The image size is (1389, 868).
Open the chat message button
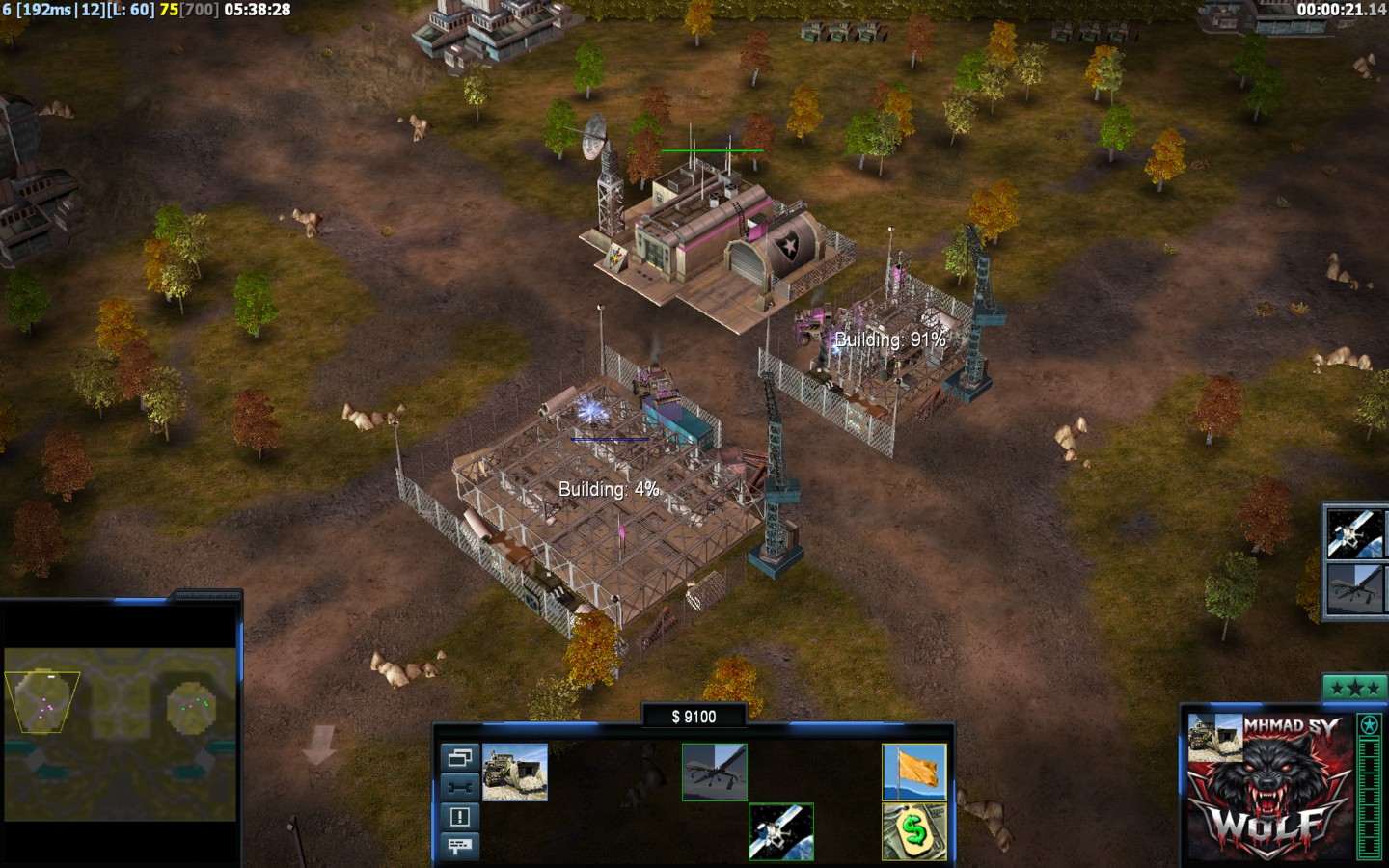click(x=459, y=846)
